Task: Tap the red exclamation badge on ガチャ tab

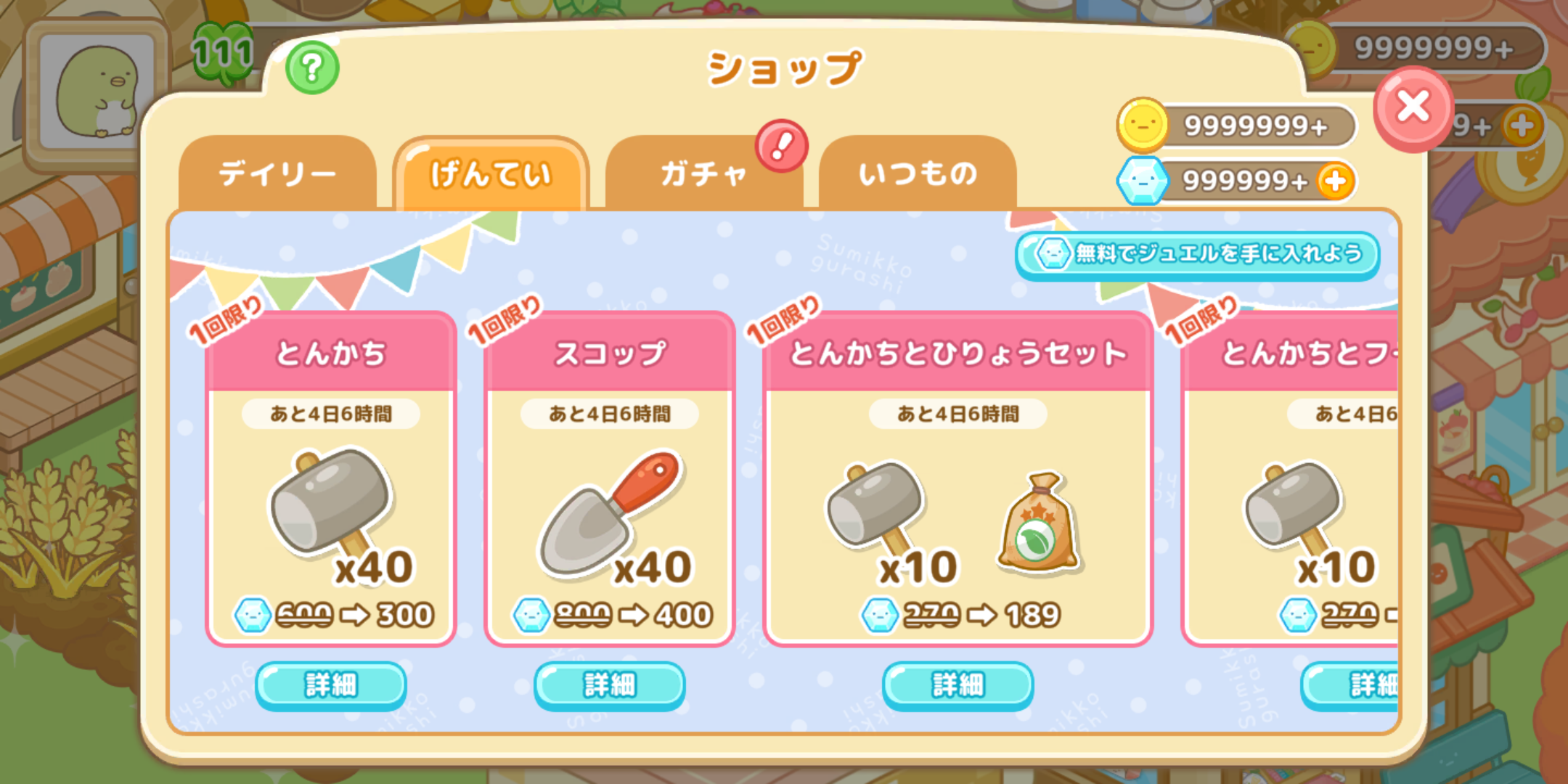Action: point(780,146)
